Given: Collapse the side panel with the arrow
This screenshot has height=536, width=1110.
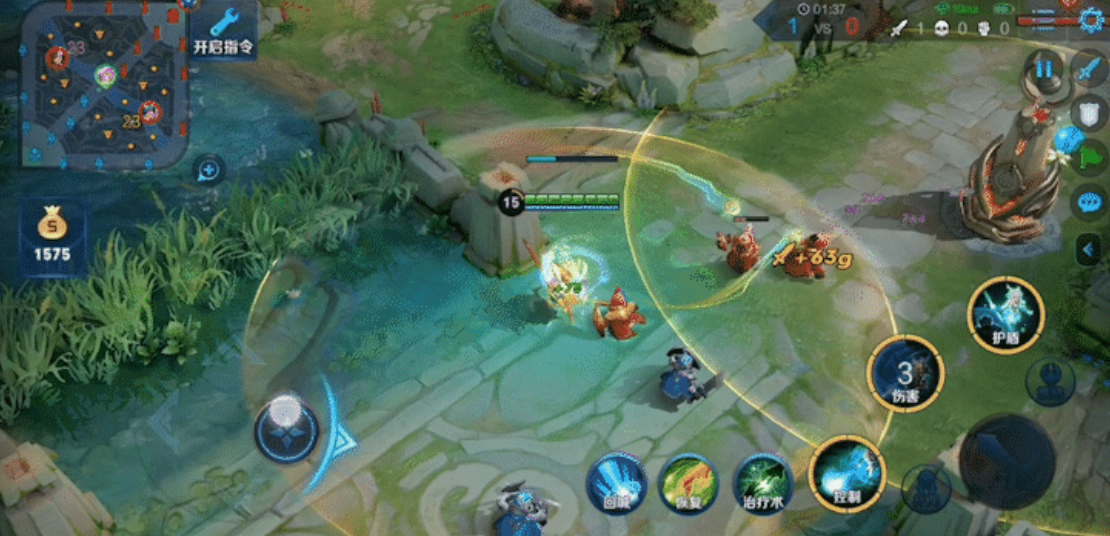Looking at the screenshot, I should click(x=1089, y=249).
